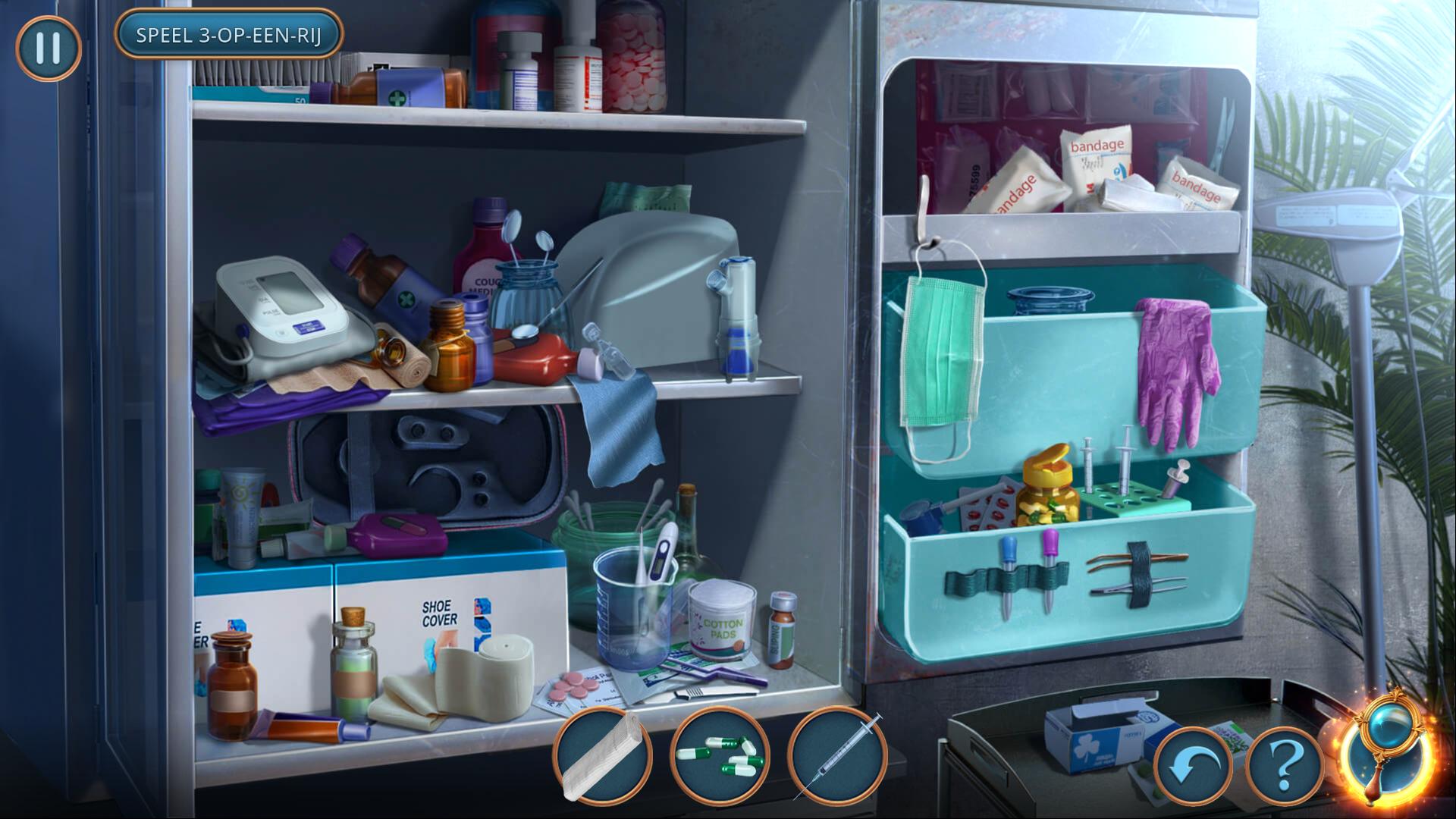The height and width of the screenshot is (819, 1456).
Task: Click the curved back arrow button
Action: click(1194, 767)
